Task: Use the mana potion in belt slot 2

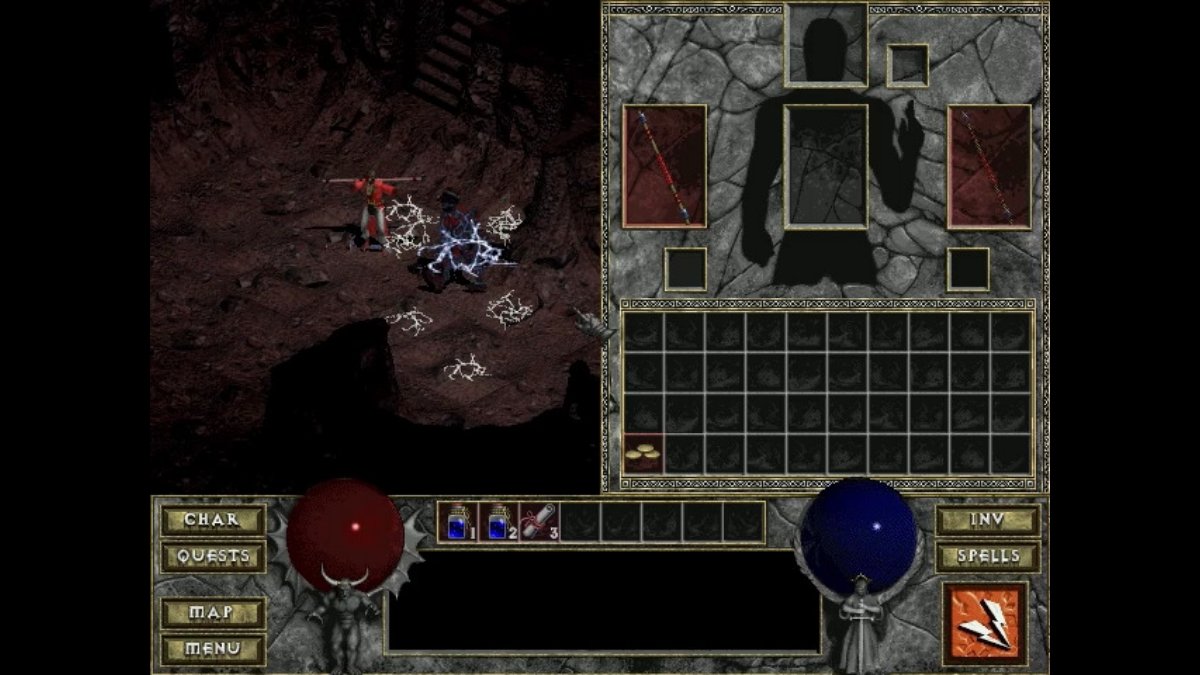Action: click(x=498, y=522)
